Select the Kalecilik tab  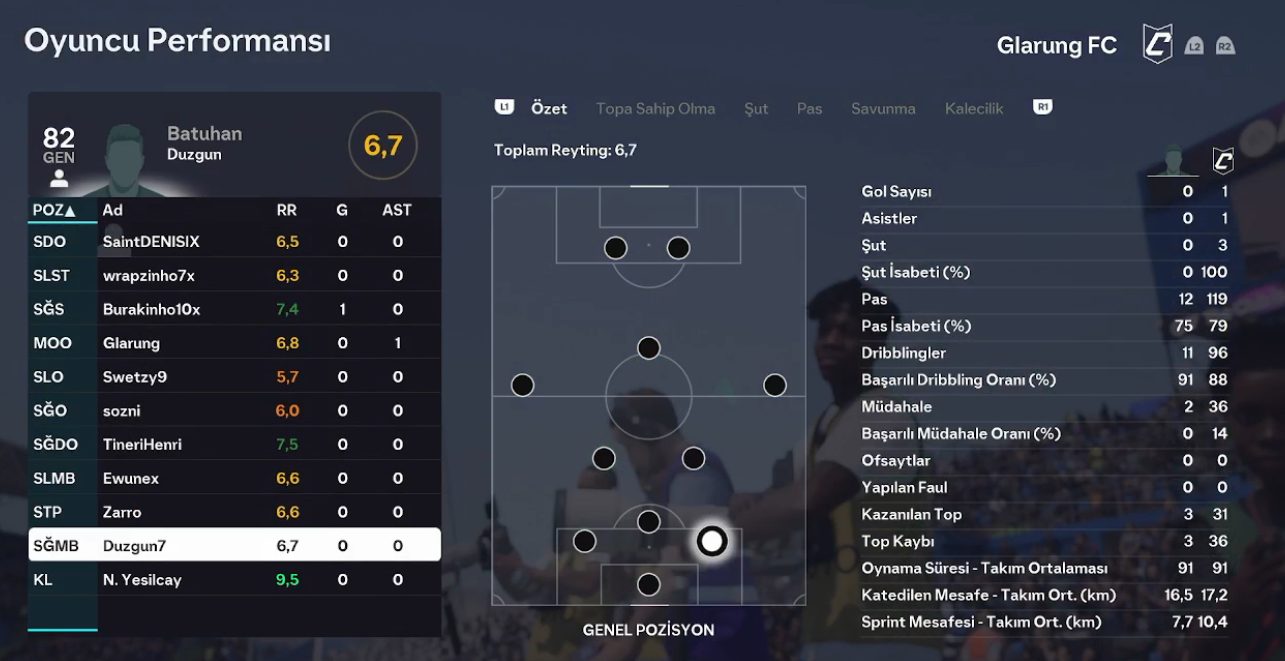pos(973,108)
